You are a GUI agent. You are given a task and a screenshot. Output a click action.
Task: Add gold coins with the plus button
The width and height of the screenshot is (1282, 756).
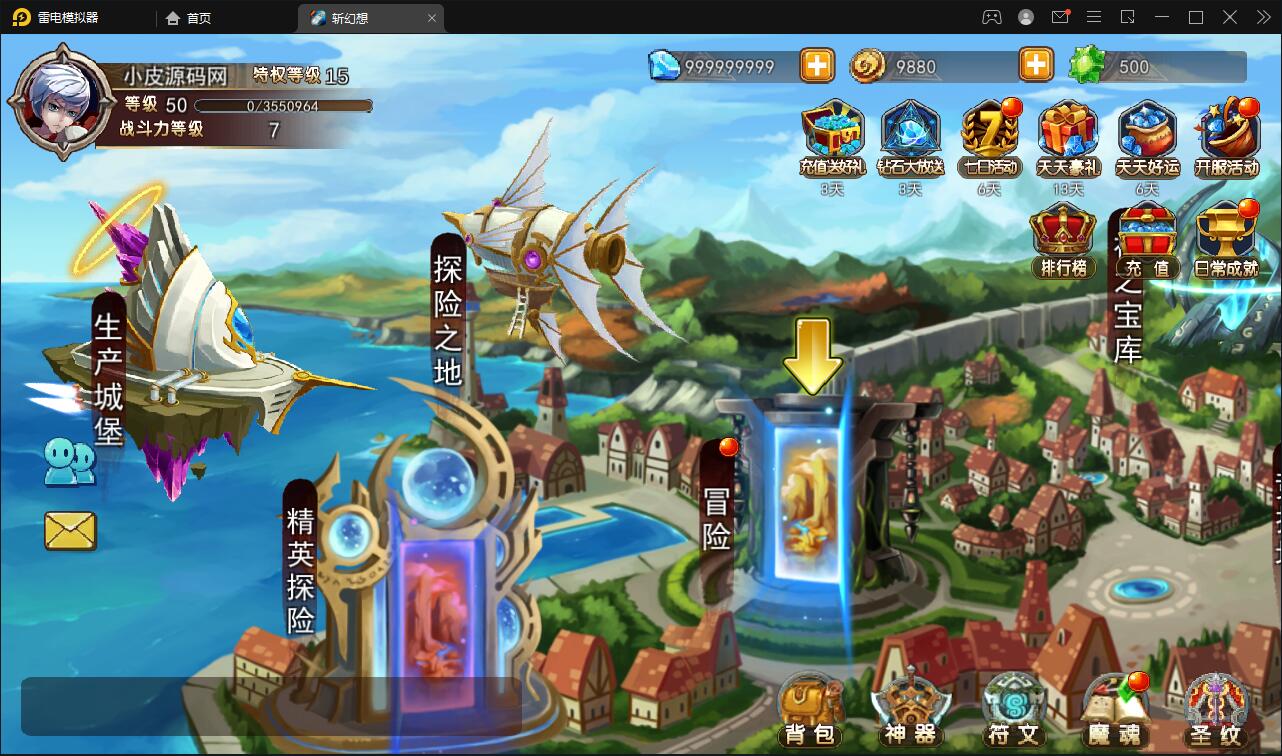1036,66
